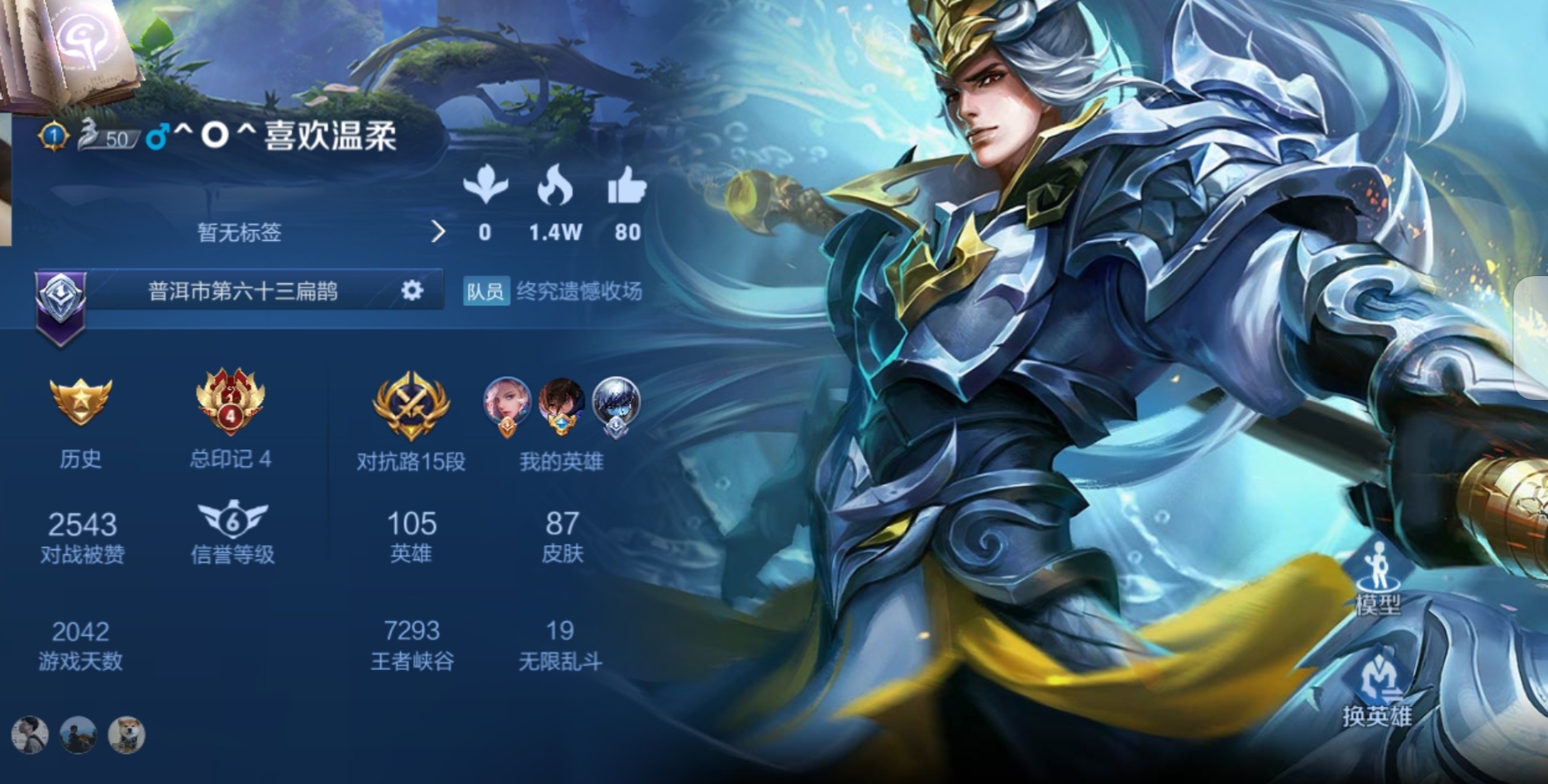Open the 终究遗憾收场 team name
The image size is (1548, 784).
[x=579, y=291]
